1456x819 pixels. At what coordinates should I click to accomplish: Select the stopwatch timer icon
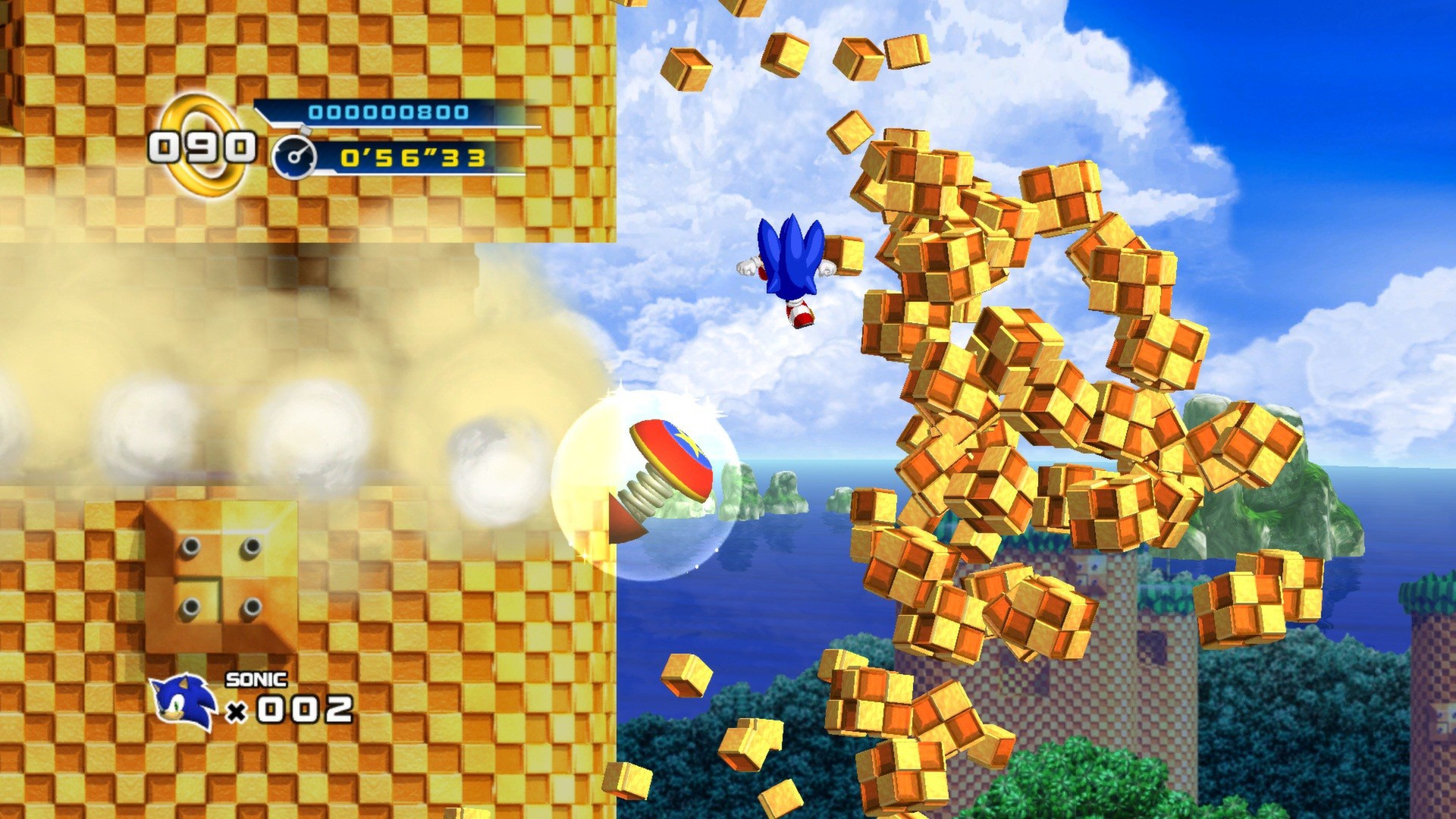pos(296,157)
